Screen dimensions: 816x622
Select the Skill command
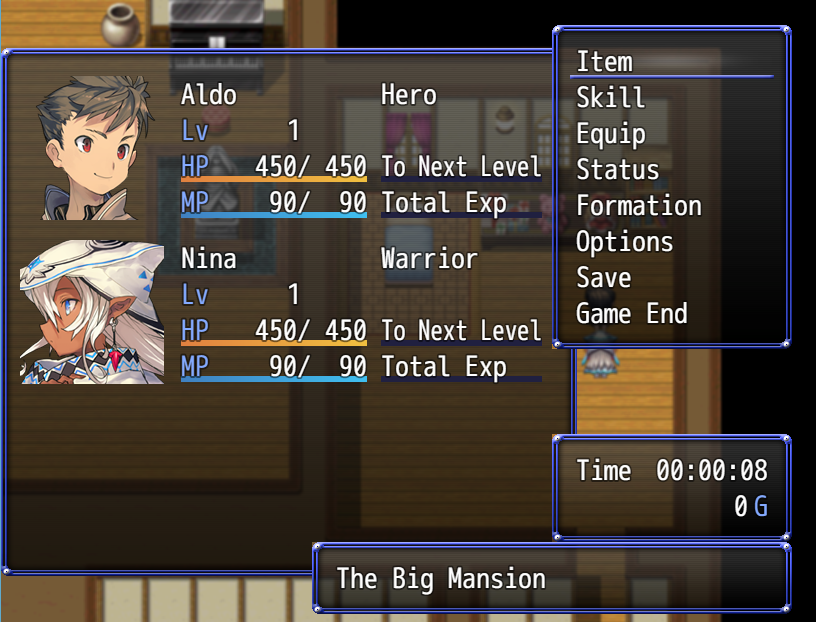point(611,98)
